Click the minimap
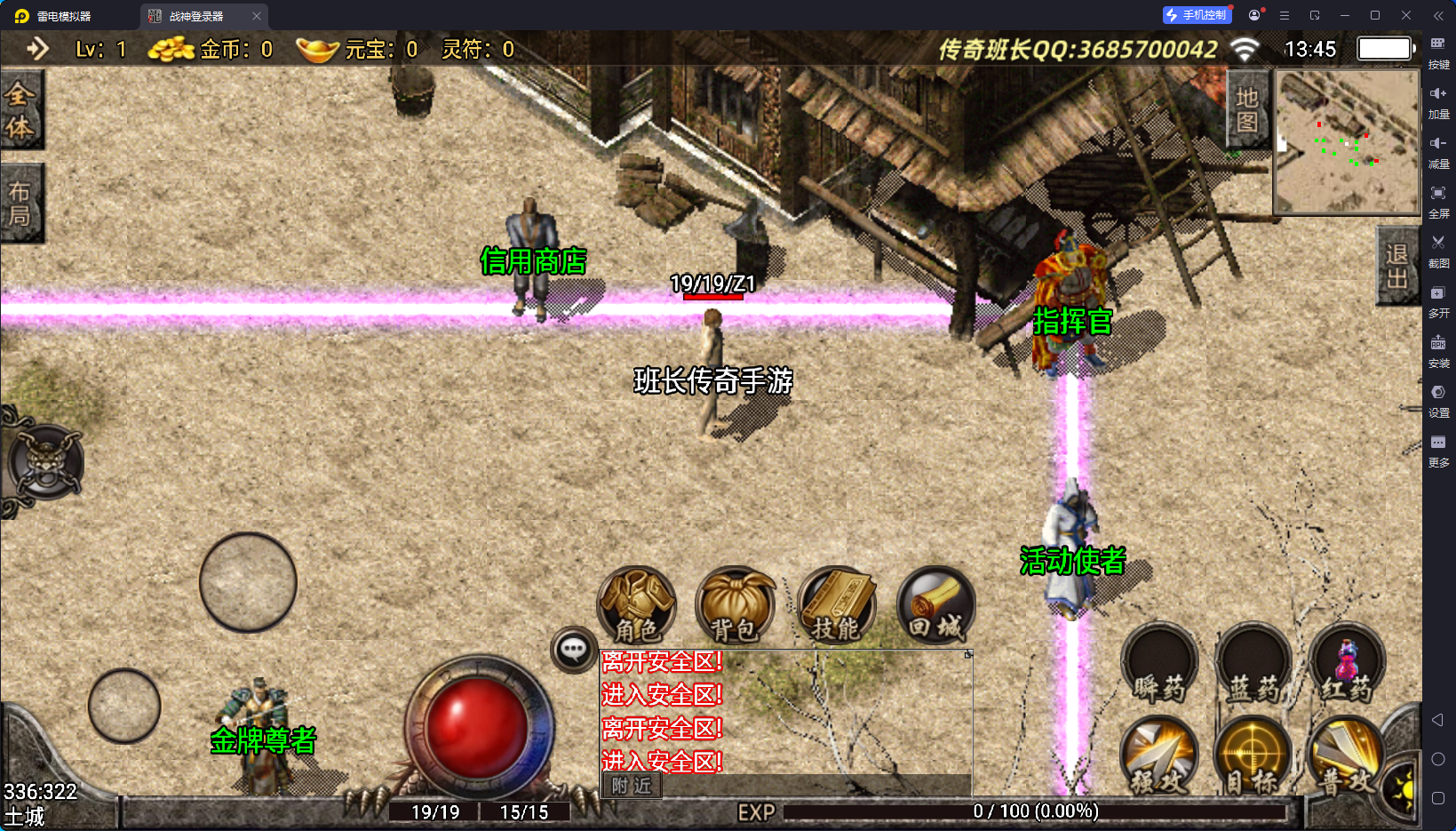Image resolution: width=1456 pixels, height=831 pixels. 1346,141
